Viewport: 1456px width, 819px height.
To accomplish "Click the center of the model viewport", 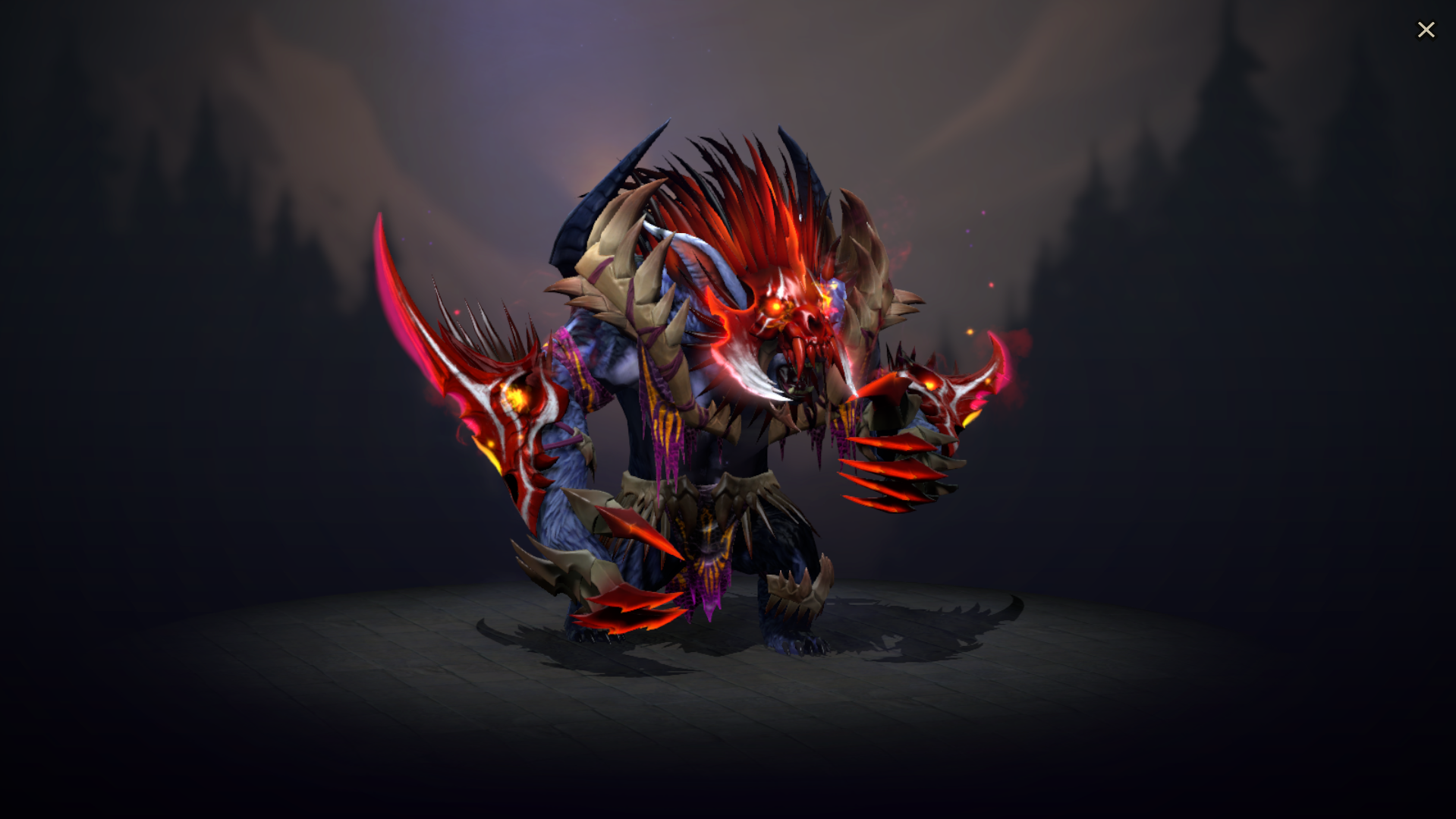I will 728,410.
